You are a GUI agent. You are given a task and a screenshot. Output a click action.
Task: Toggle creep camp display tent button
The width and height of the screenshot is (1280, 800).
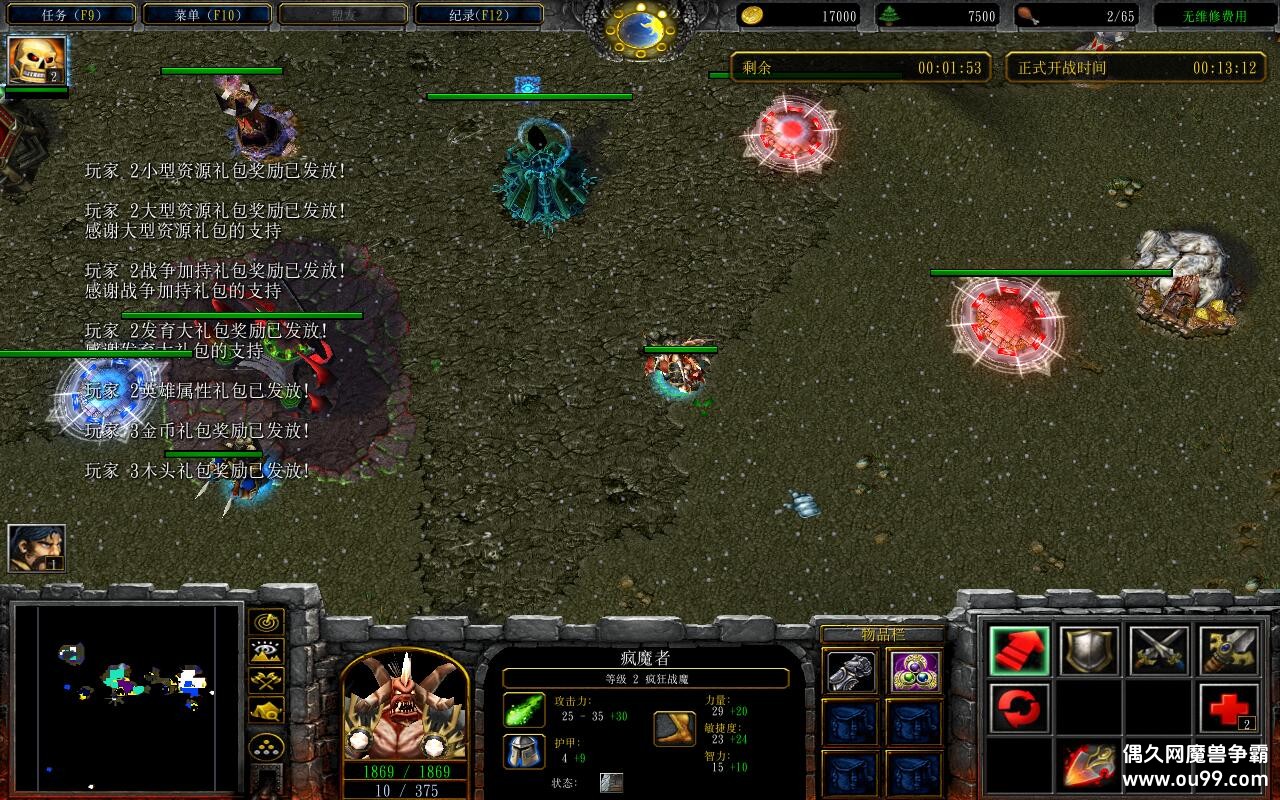point(266,710)
